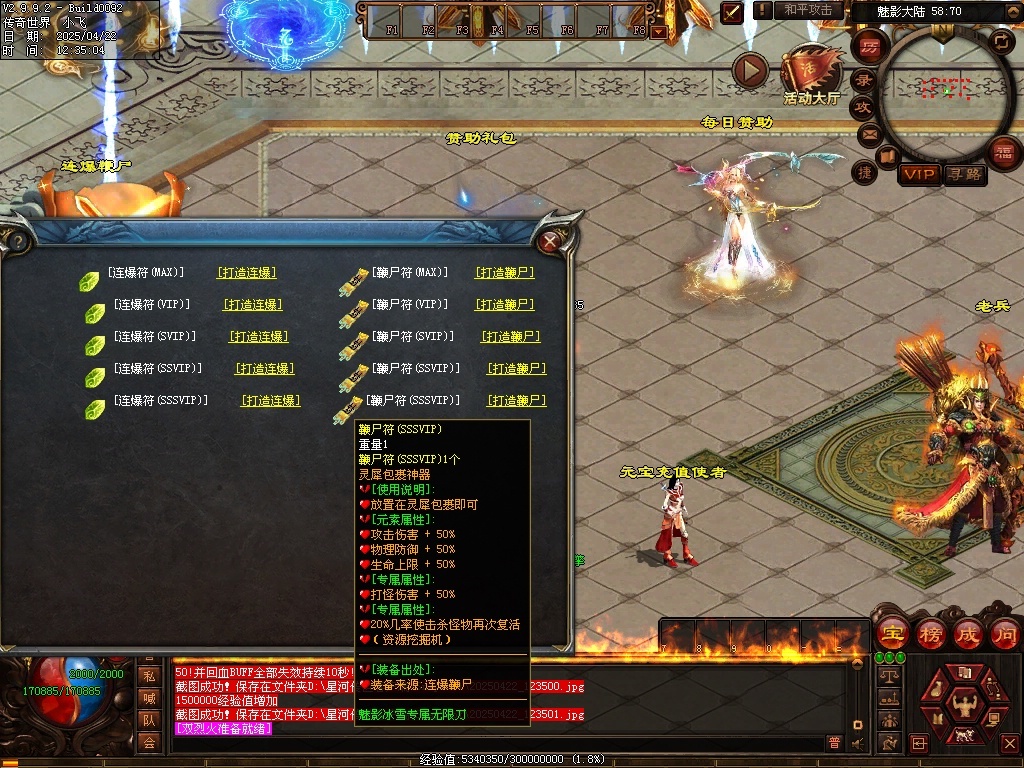This screenshot has width=1024, height=768.
Task: Click 打造连爆 link for 连爆符(MAX)
Action: [246, 272]
